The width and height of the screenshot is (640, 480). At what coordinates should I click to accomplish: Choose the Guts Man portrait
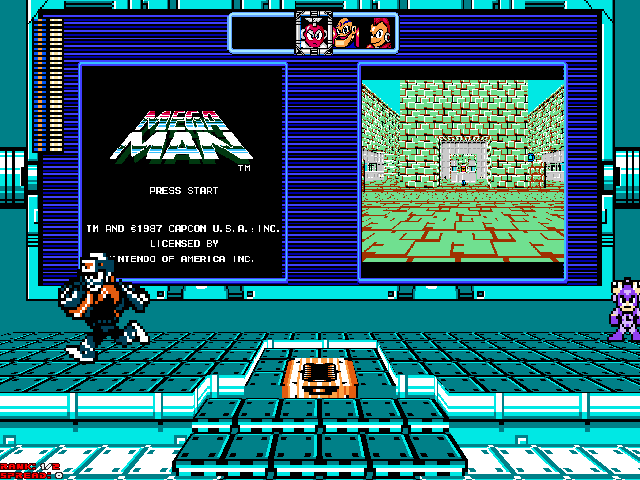(x=345, y=32)
